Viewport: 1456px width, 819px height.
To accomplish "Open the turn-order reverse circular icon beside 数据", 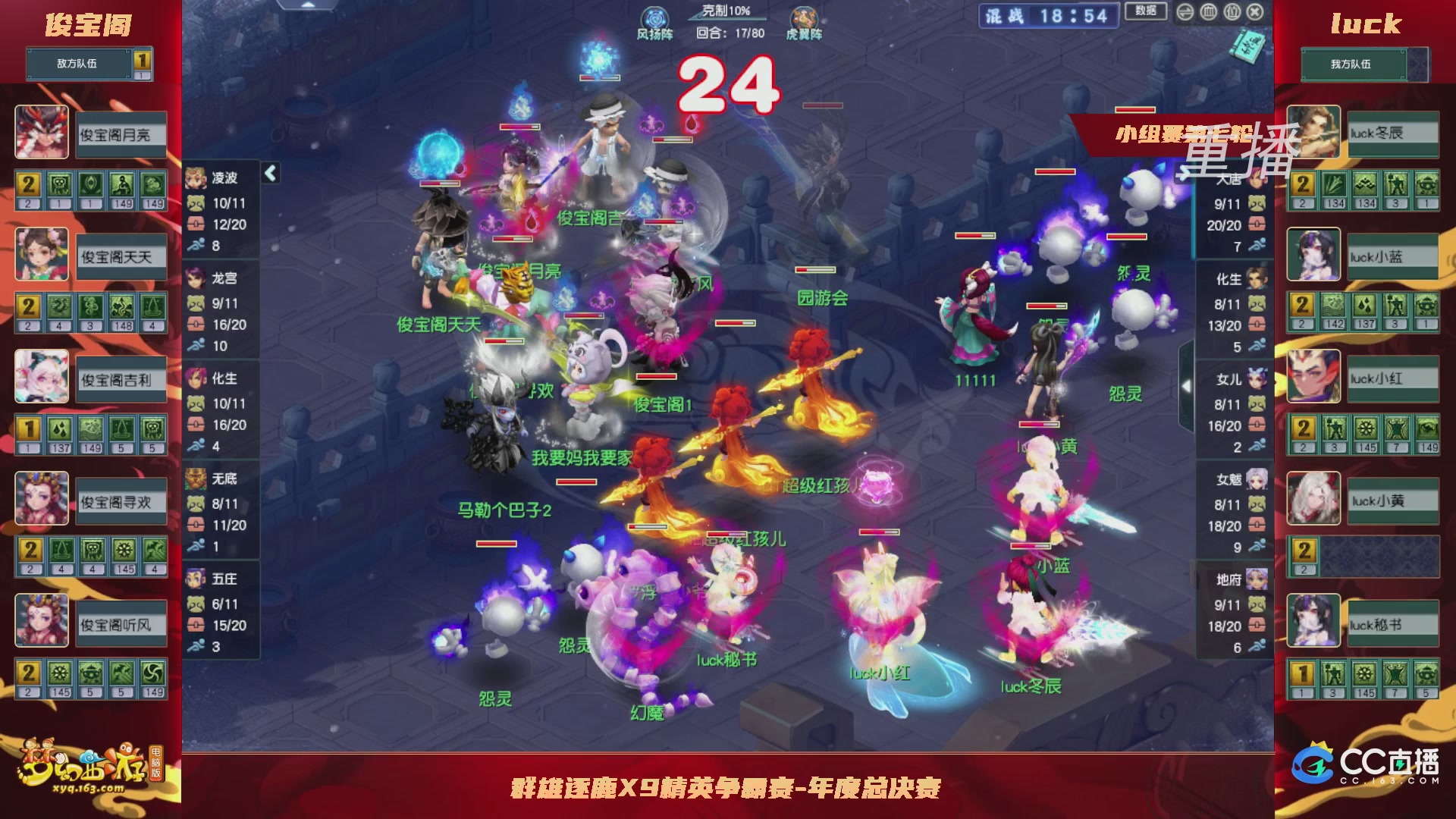I will (x=1187, y=12).
